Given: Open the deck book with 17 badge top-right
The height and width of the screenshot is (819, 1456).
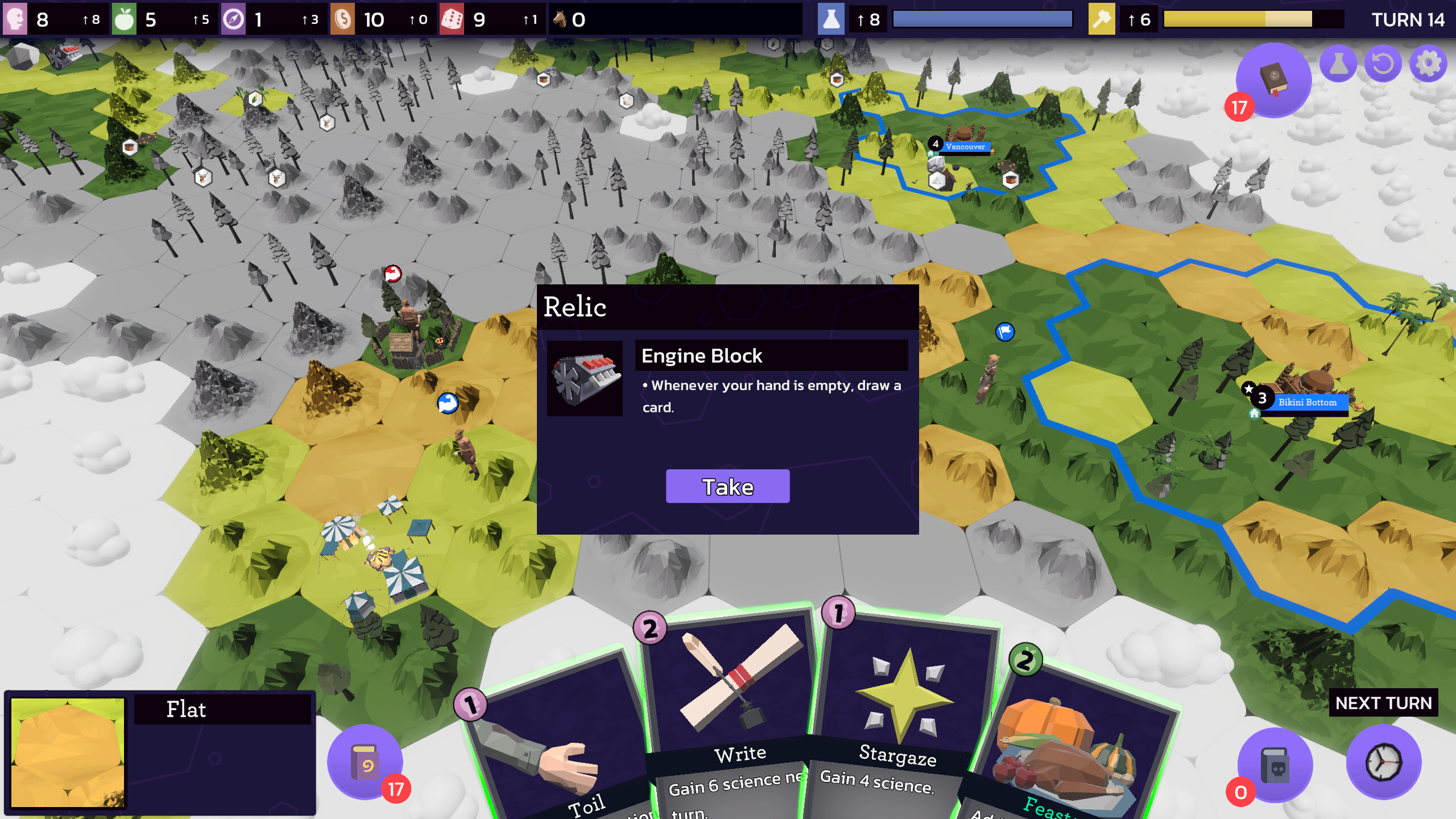Looking at the screenshot, I should click(1273, 78).
